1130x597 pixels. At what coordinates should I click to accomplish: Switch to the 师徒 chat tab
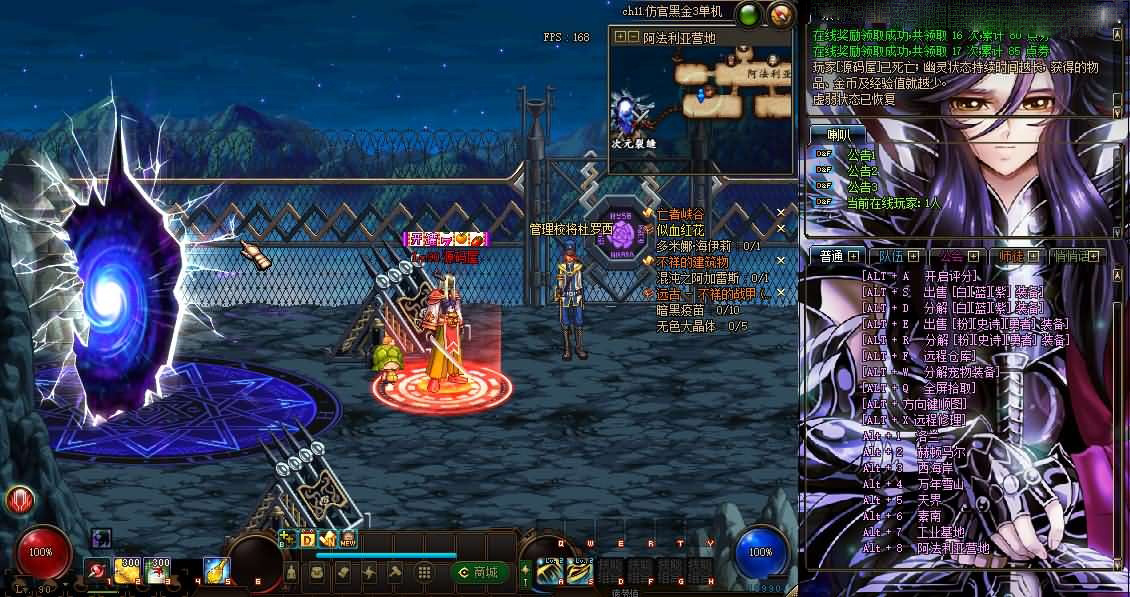[x=1012, y=256]
